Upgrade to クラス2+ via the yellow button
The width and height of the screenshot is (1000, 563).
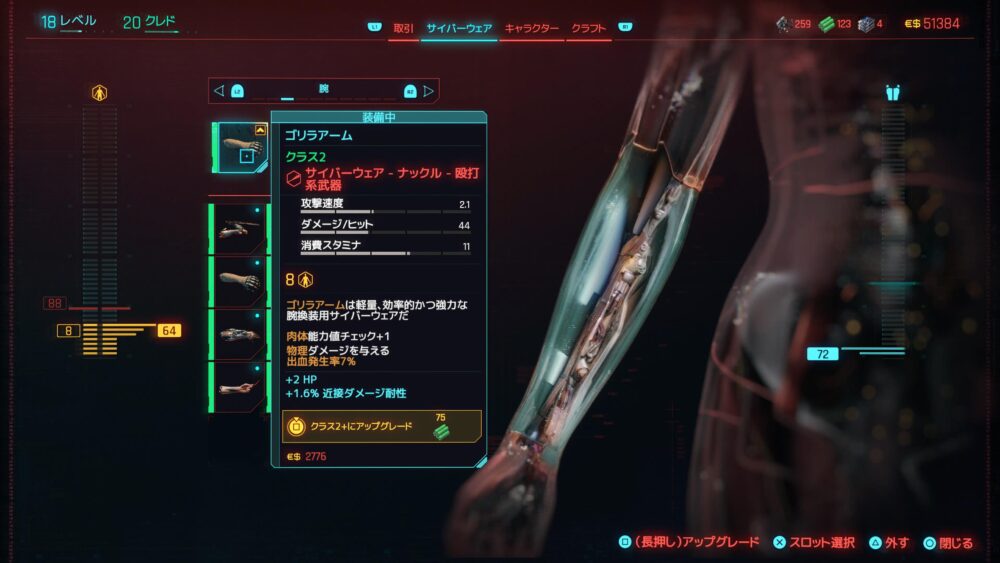click(x=381, y=426)
